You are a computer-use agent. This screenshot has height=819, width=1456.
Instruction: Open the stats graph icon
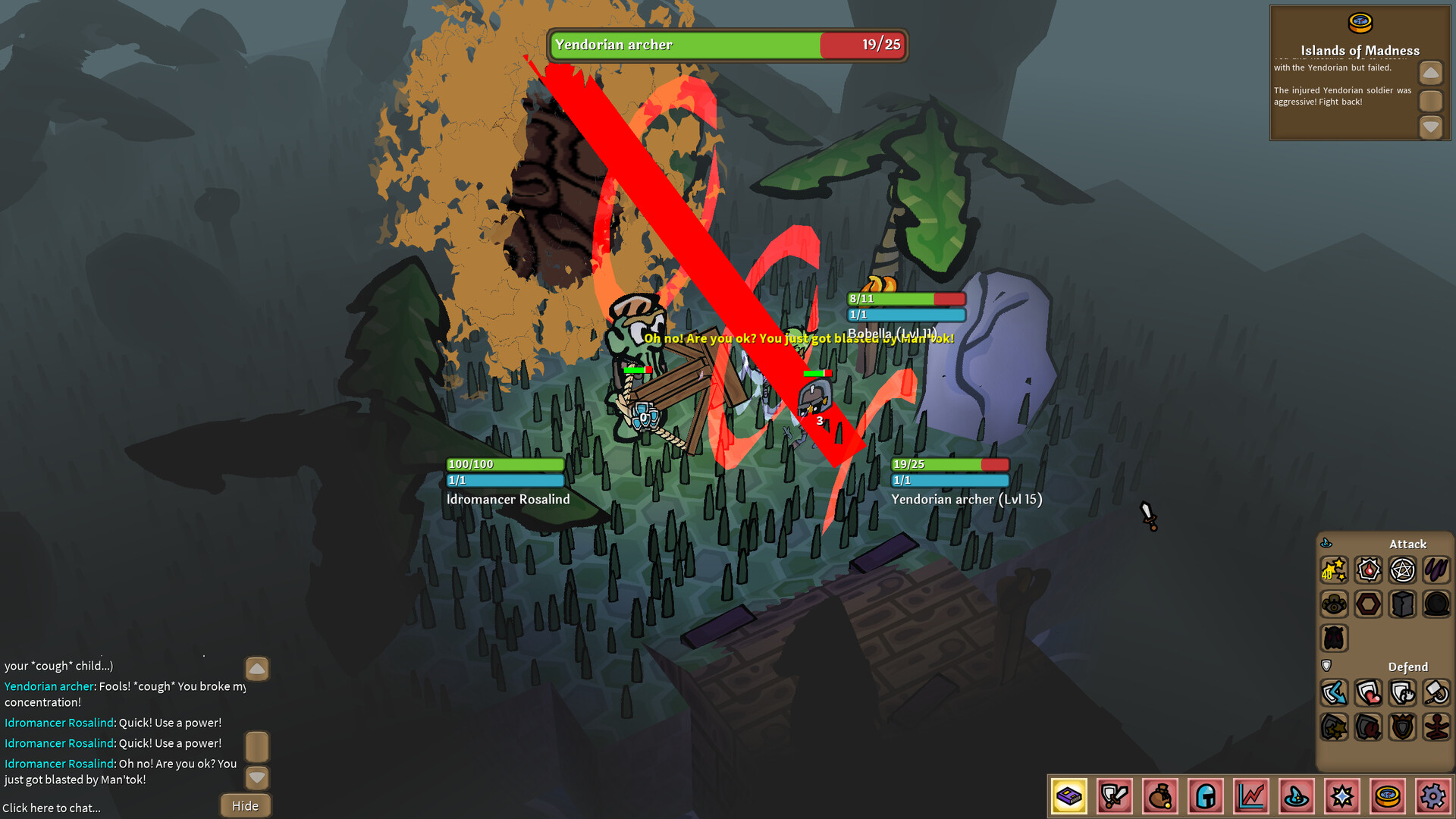click(1251, 797)
